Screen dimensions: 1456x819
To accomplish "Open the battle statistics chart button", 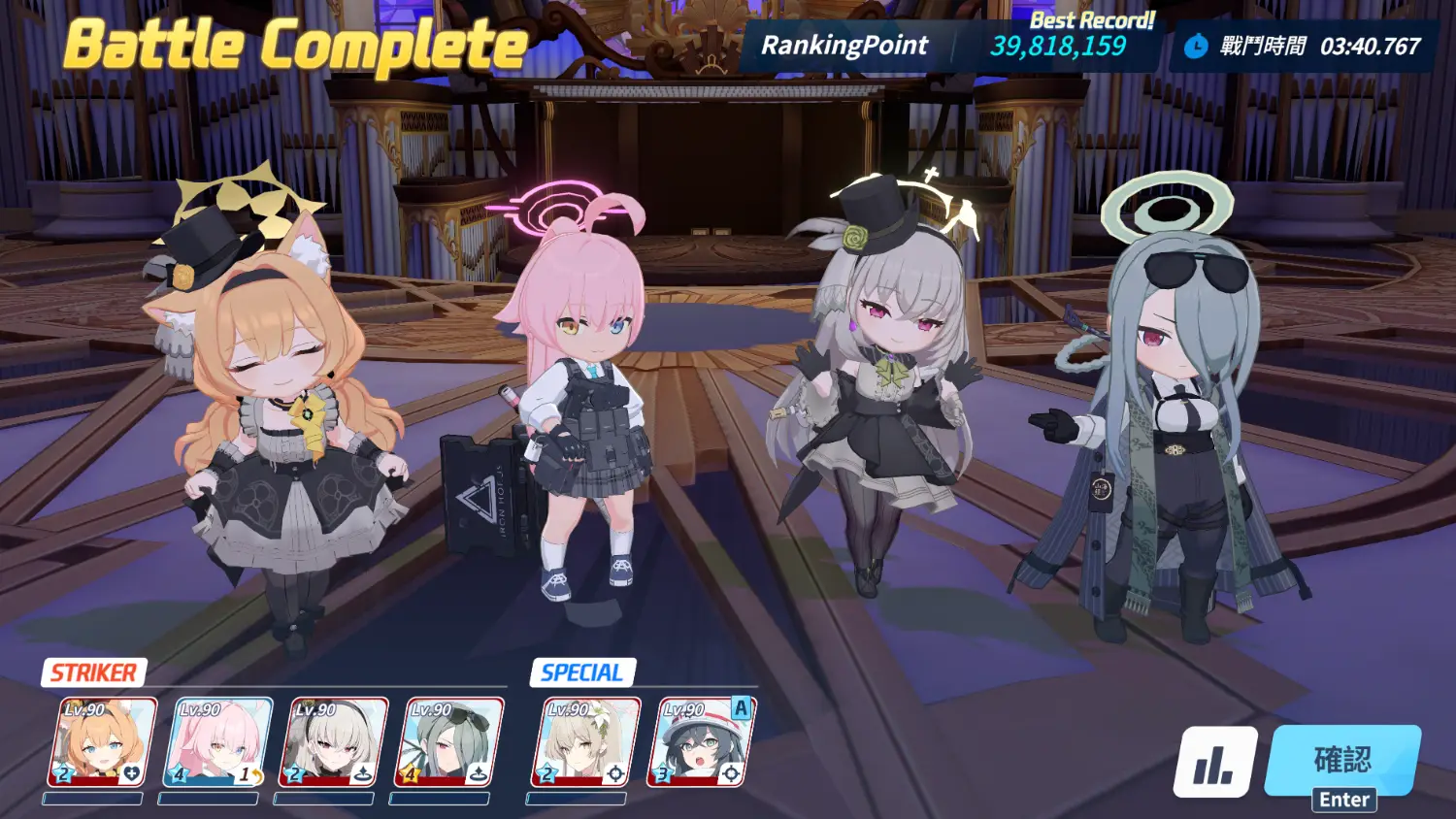I will [x=1214, y=763].
